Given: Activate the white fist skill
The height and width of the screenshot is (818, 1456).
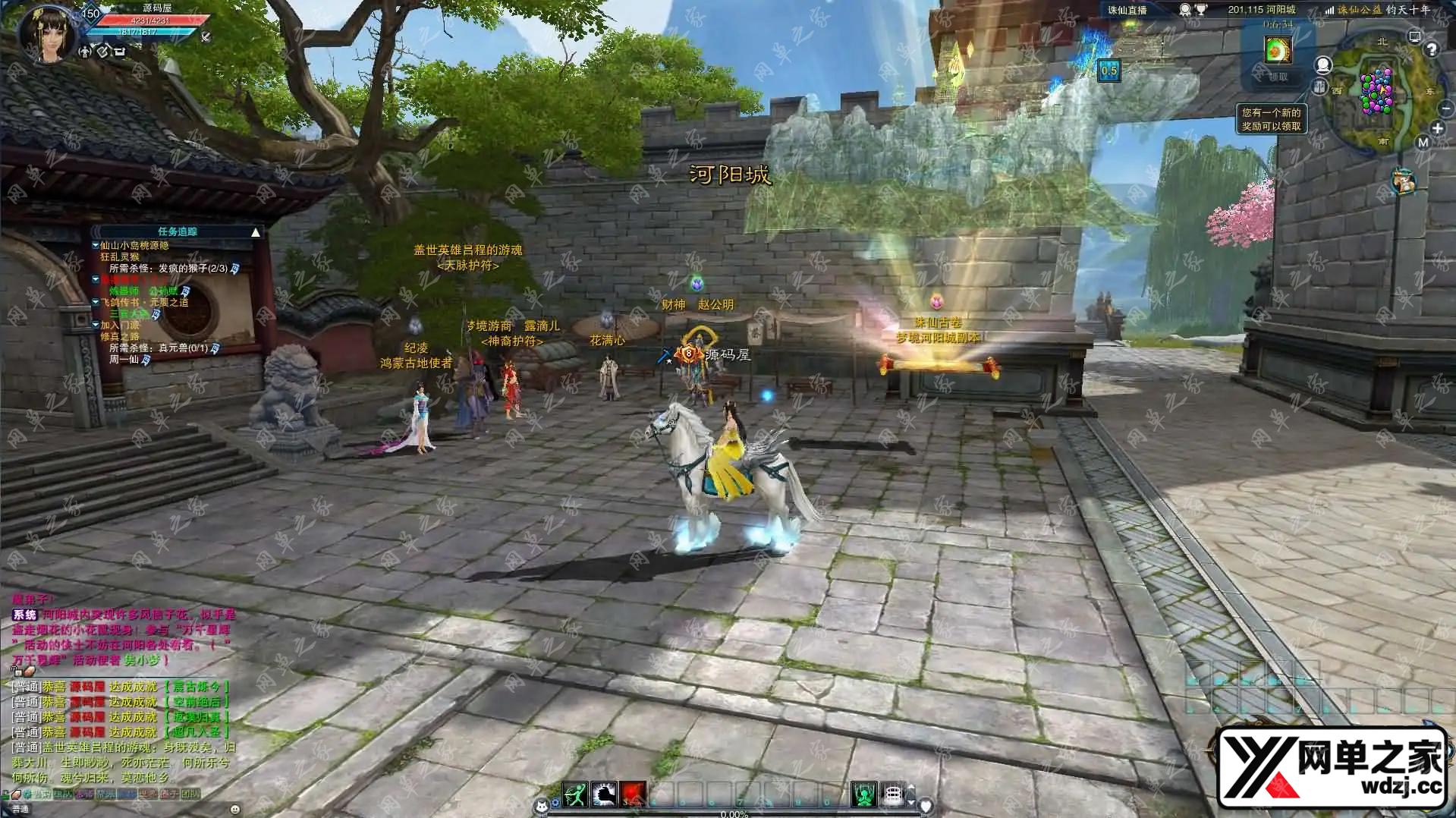Looking at the screenshot, I should point(604,794).
